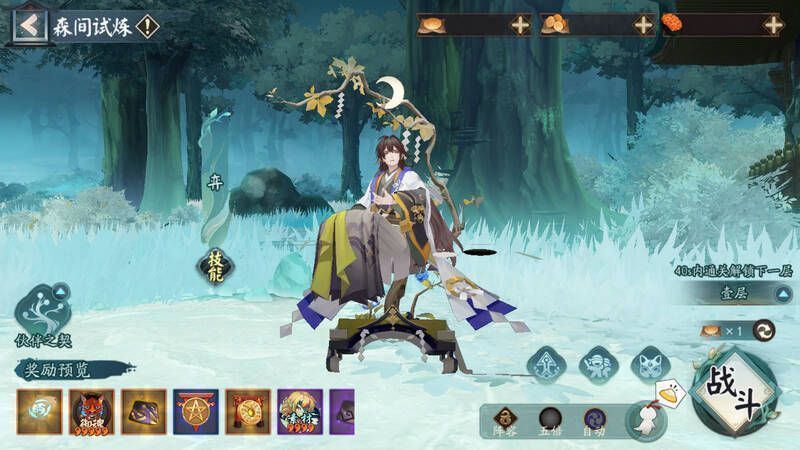Open the 阵容 lineup setup
This screenshot has width=800, height=450.
pos(506,420)
